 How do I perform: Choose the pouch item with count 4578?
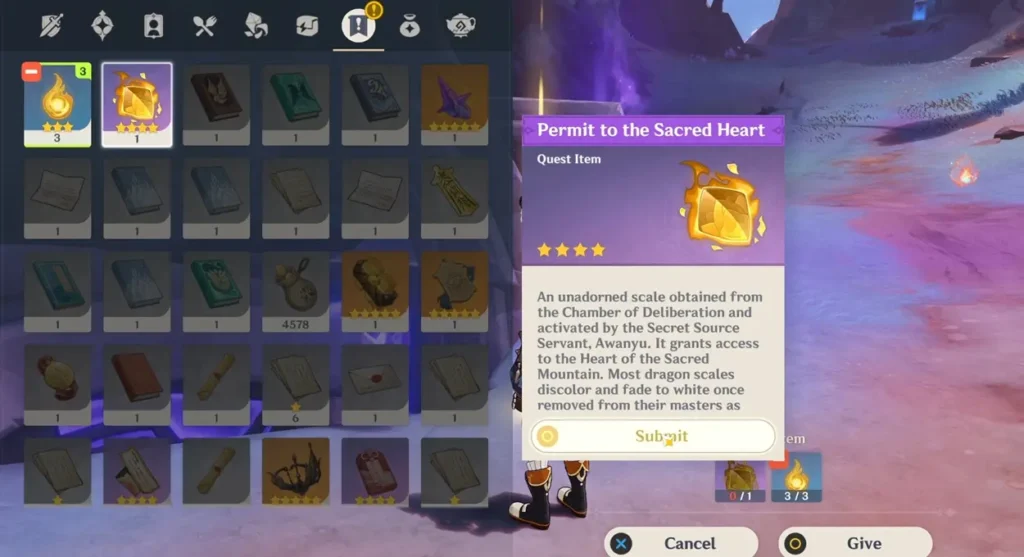(x=296, y=290)
